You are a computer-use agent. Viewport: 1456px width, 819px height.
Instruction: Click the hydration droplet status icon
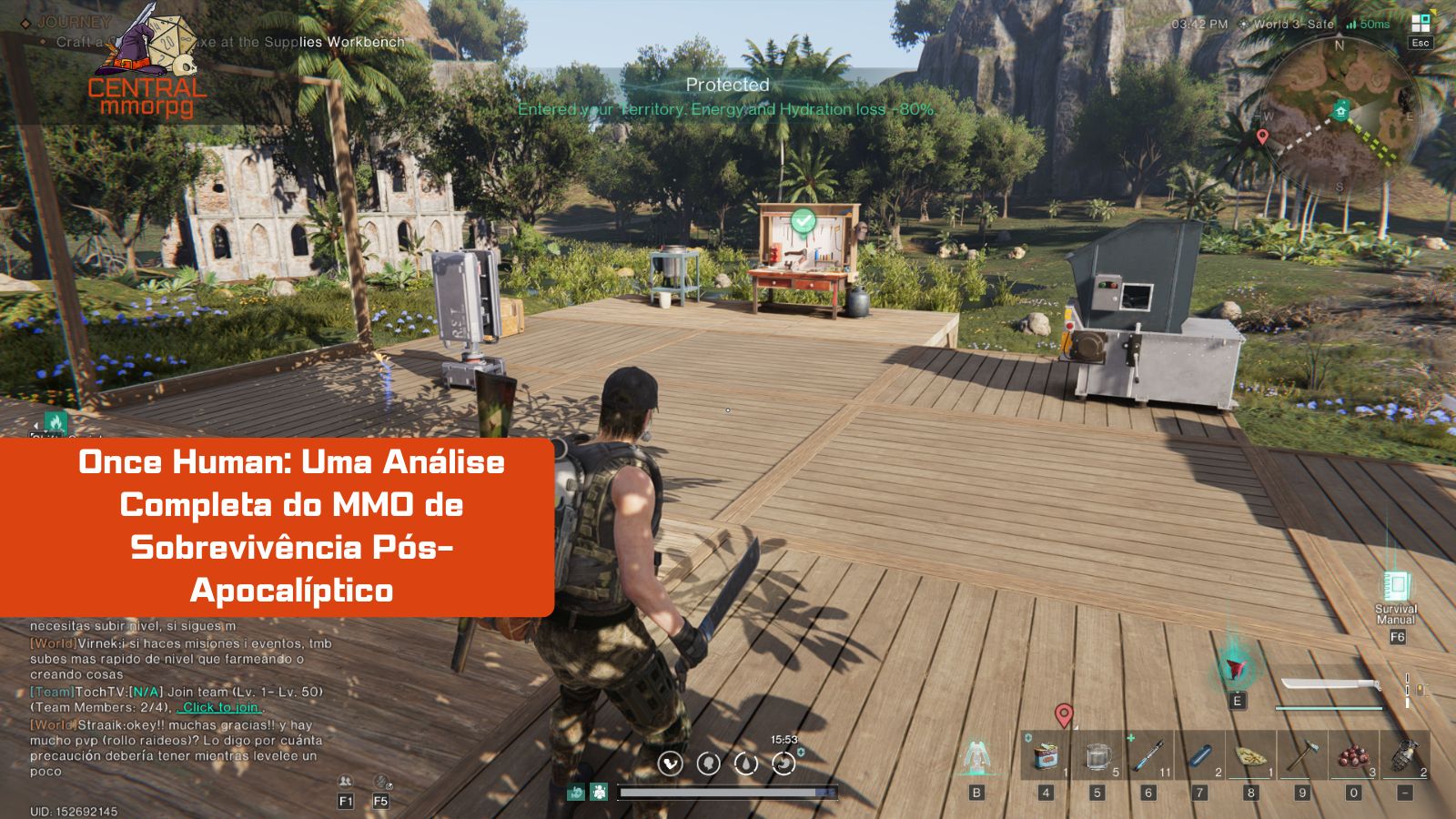(746, 764)
